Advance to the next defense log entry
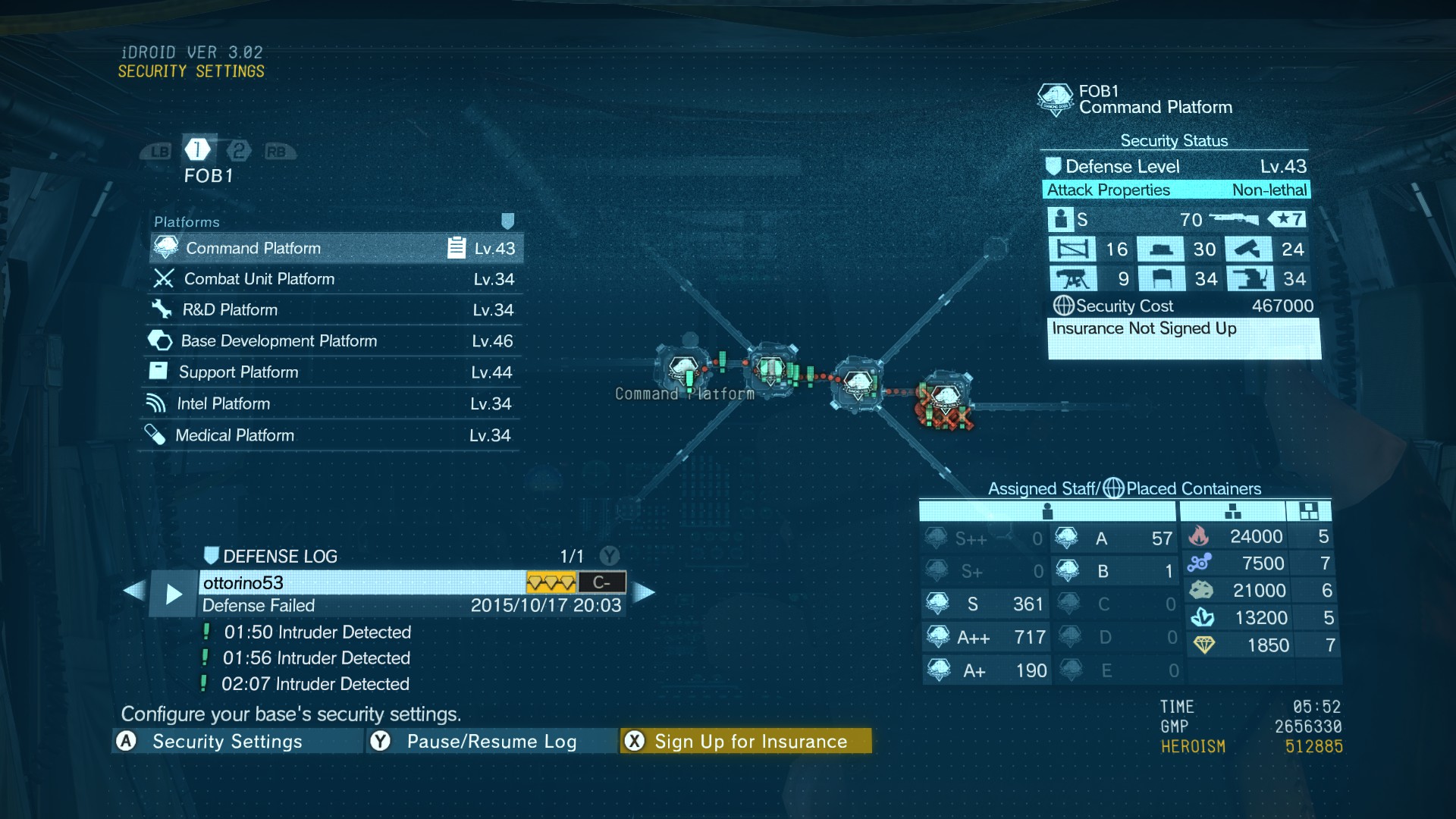The width and height of the screenshot is (1456, 819). [x=644, y=592]
